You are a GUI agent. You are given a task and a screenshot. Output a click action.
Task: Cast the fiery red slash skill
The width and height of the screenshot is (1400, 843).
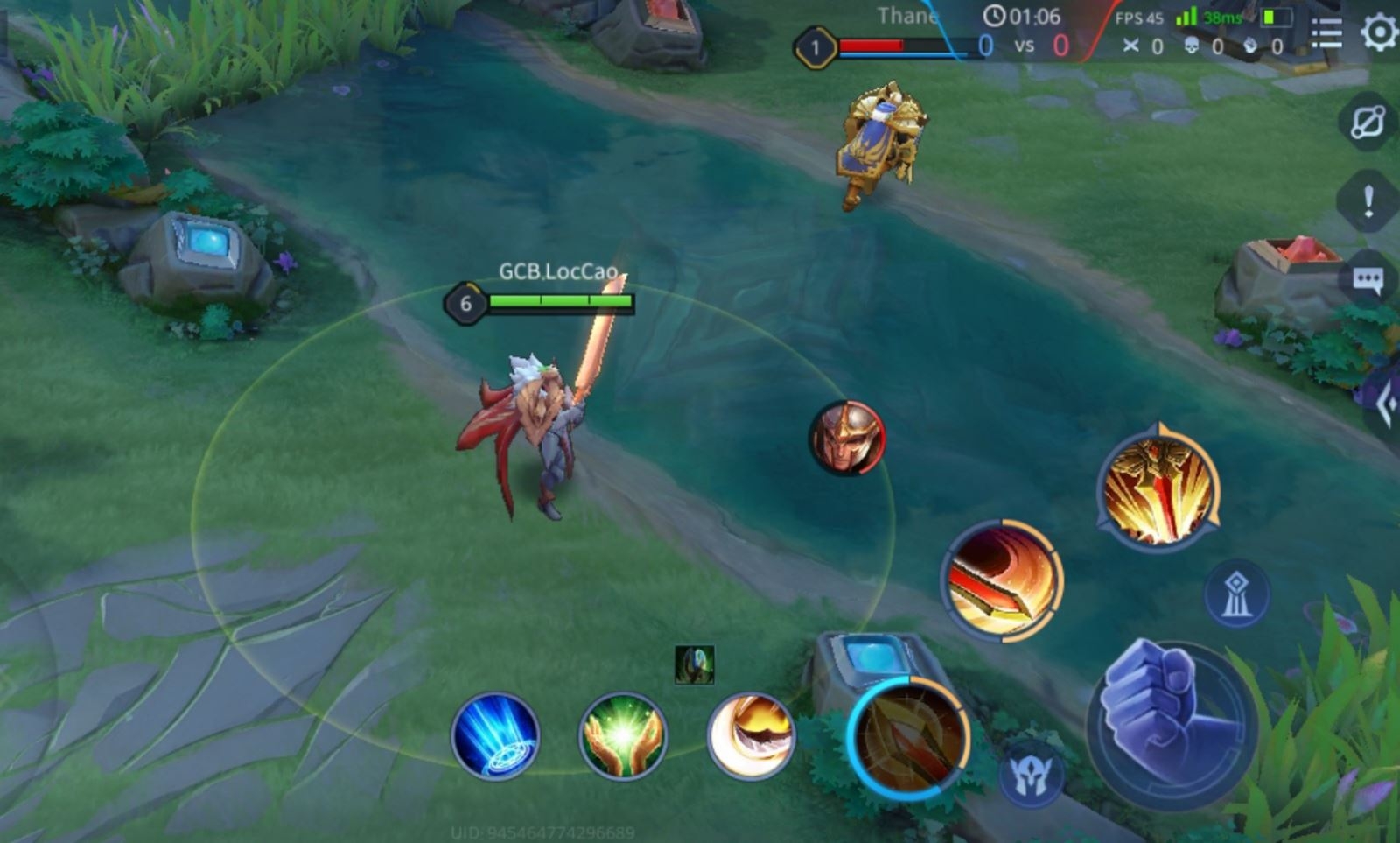coord(1003,580)
